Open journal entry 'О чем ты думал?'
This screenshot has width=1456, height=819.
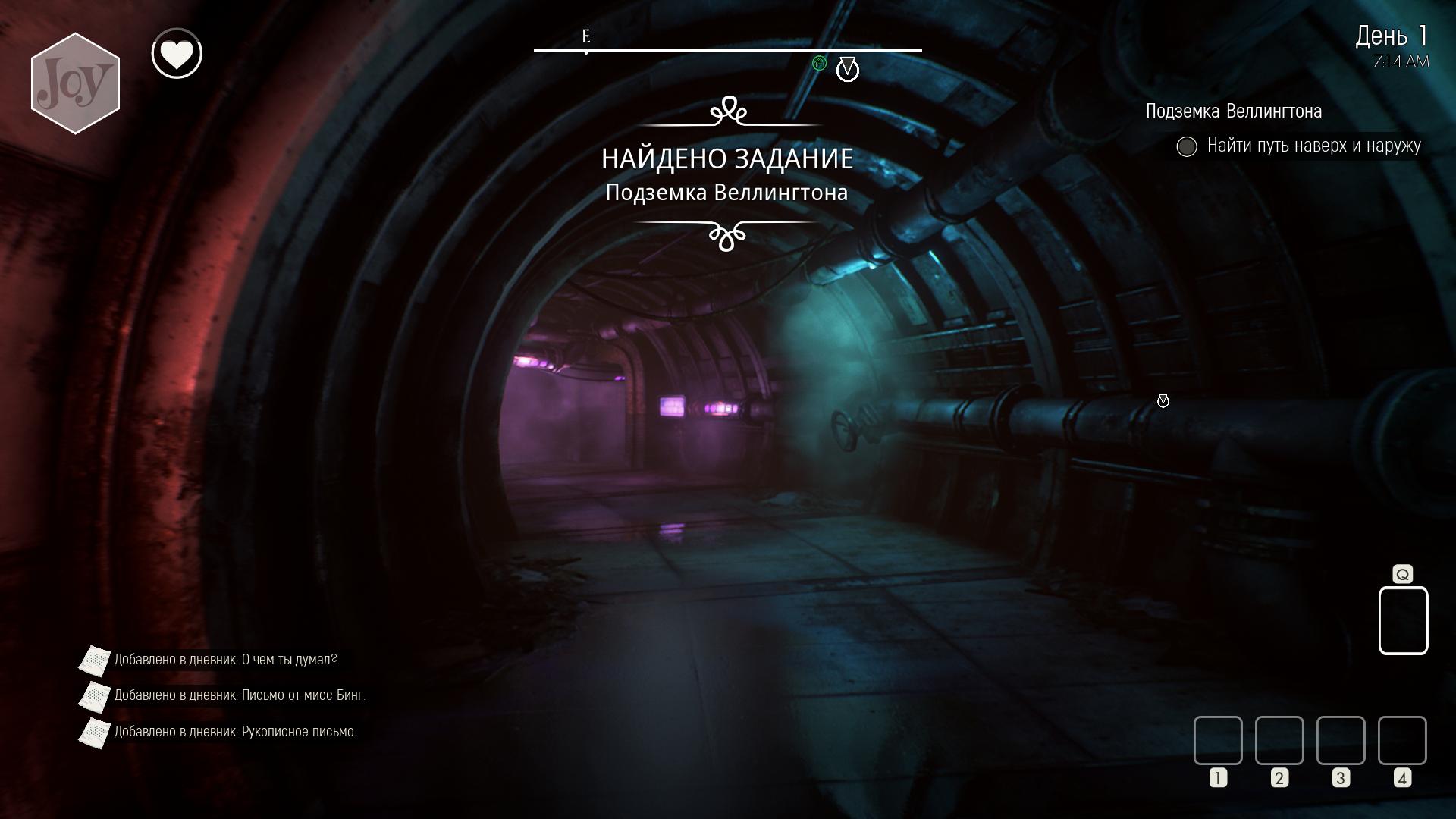coord(226,660)
